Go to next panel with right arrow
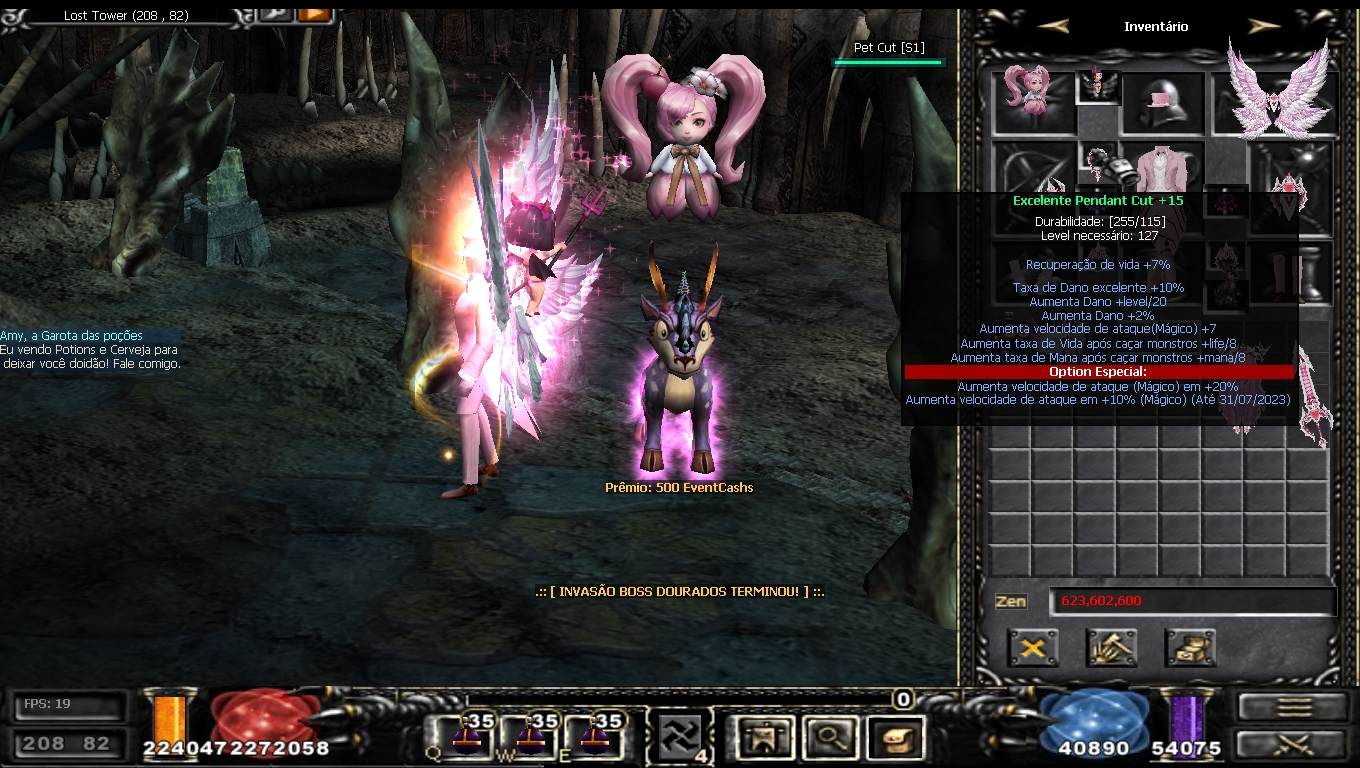This screenshot has height=768, width=1360. (1264, 27)
